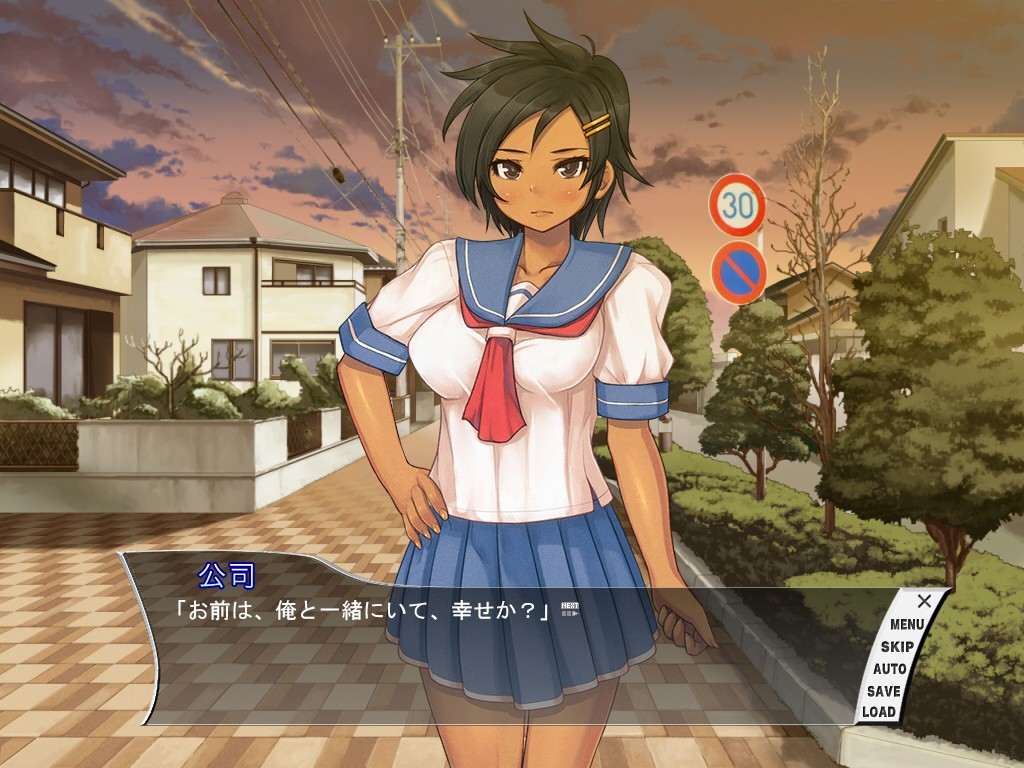Open the SAVE game screen
This screenshot has height=768, width=1024.
coord(883,691)
